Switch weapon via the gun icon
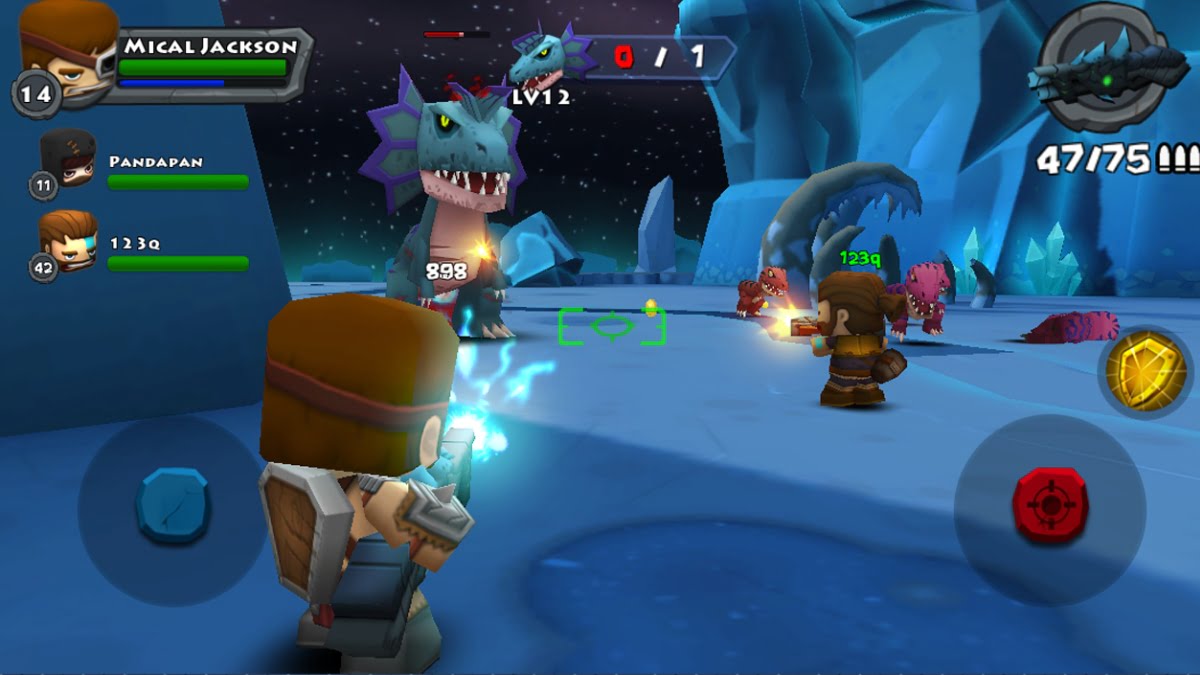 pyautogui.click(x=1100, y=68)
